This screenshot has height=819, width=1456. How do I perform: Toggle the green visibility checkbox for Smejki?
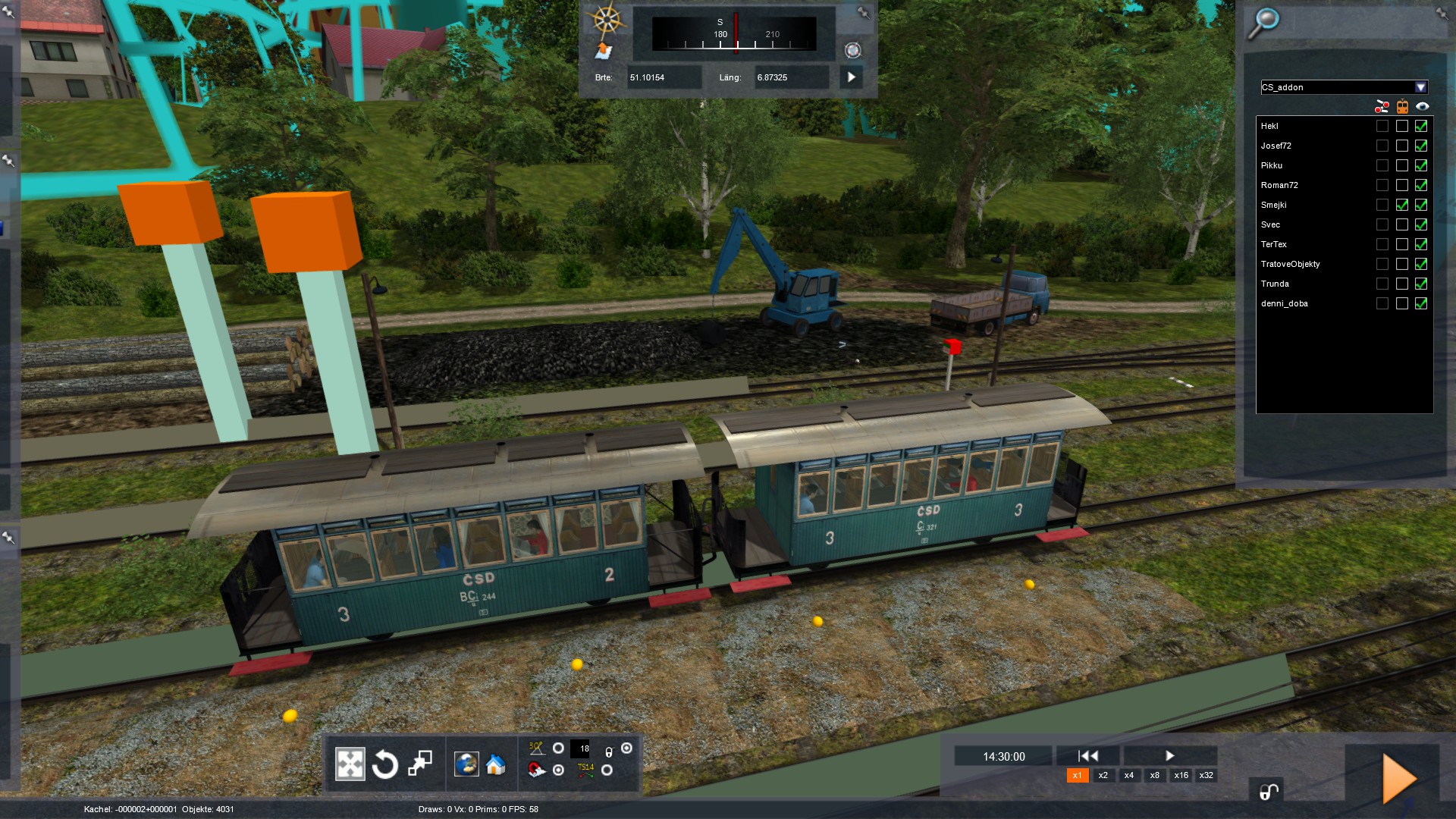pyautogui.click(x=1421, y=205)
